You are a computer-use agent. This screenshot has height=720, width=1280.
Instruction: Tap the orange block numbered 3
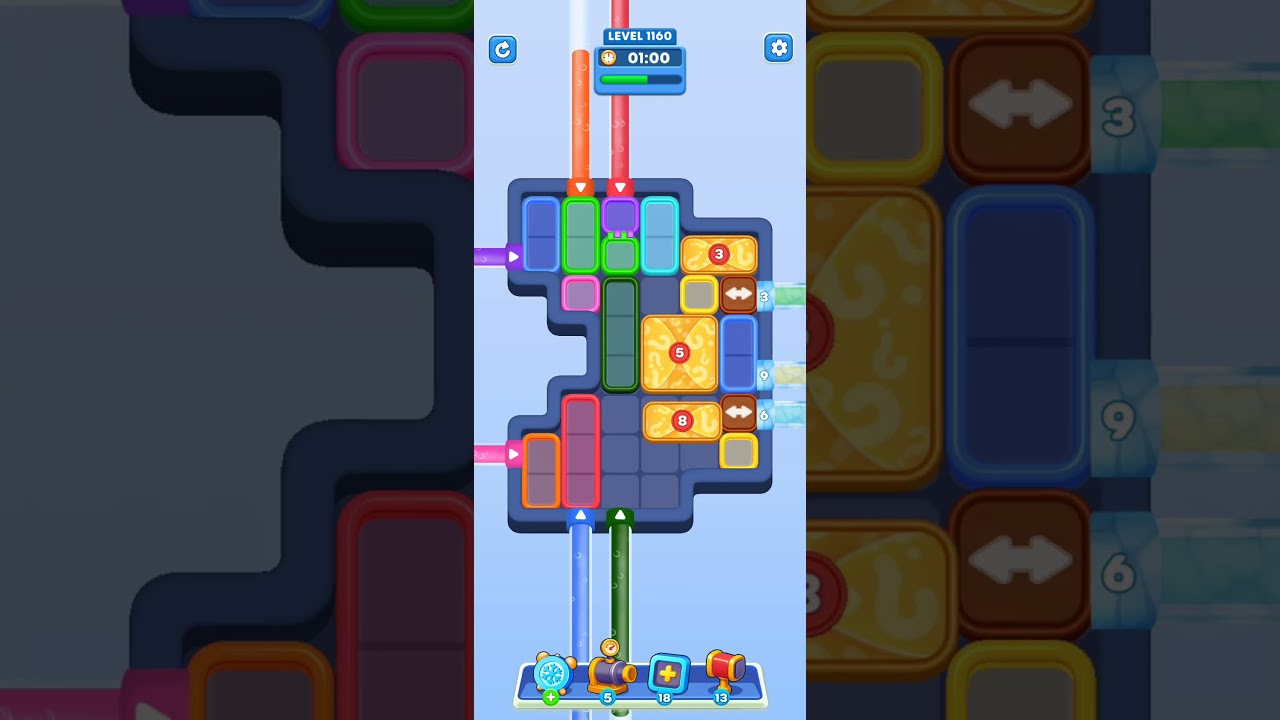coord(719,254)
